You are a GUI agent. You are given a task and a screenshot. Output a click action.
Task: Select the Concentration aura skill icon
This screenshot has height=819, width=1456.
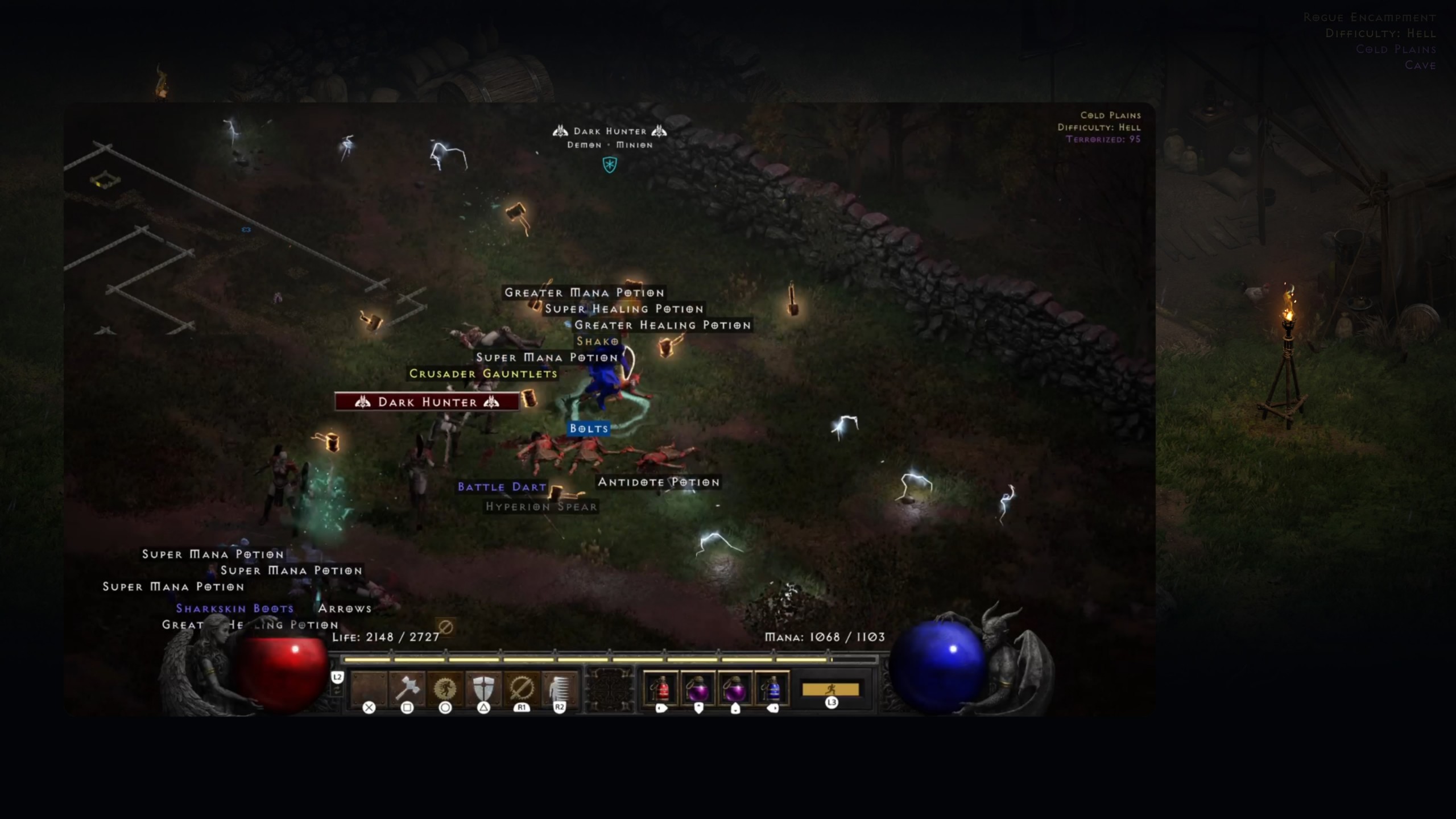click(x=446, y=690)
